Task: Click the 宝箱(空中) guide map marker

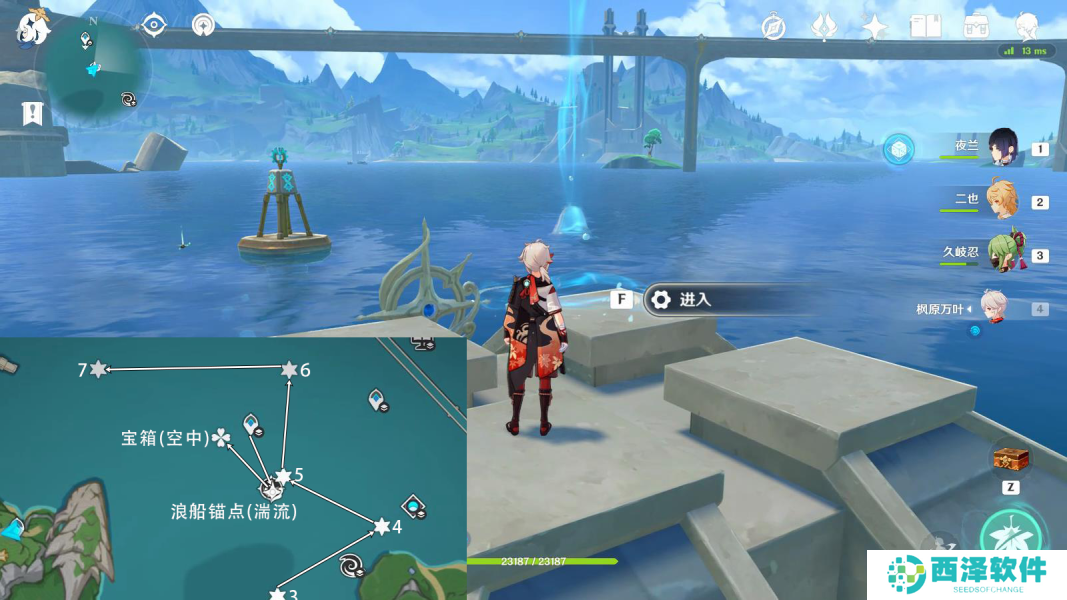Action: point(220,437)
